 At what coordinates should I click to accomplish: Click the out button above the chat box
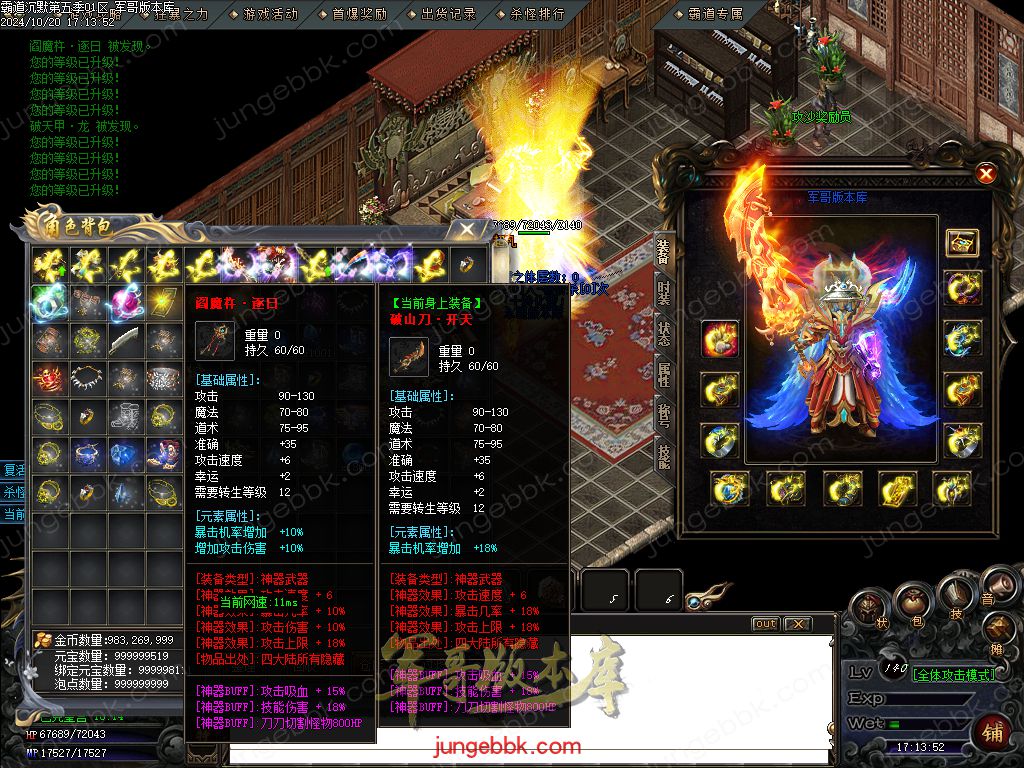click(765, 624)
